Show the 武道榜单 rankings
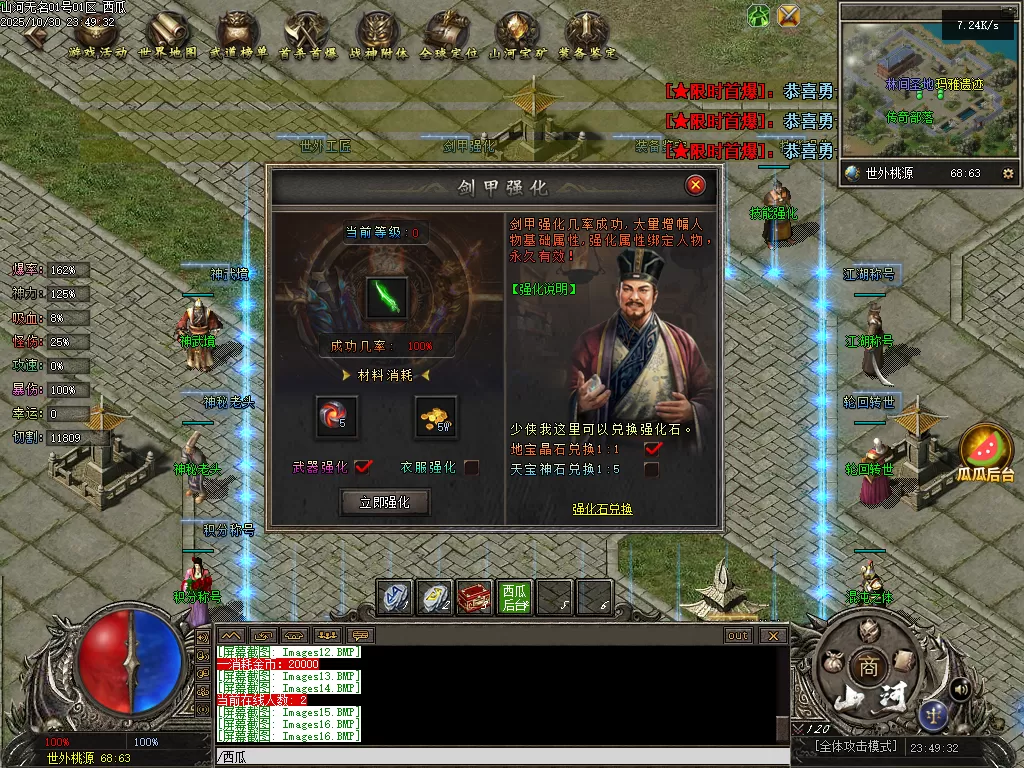The height and width of the screenshot is (768, 1024). tap(238, 36)
